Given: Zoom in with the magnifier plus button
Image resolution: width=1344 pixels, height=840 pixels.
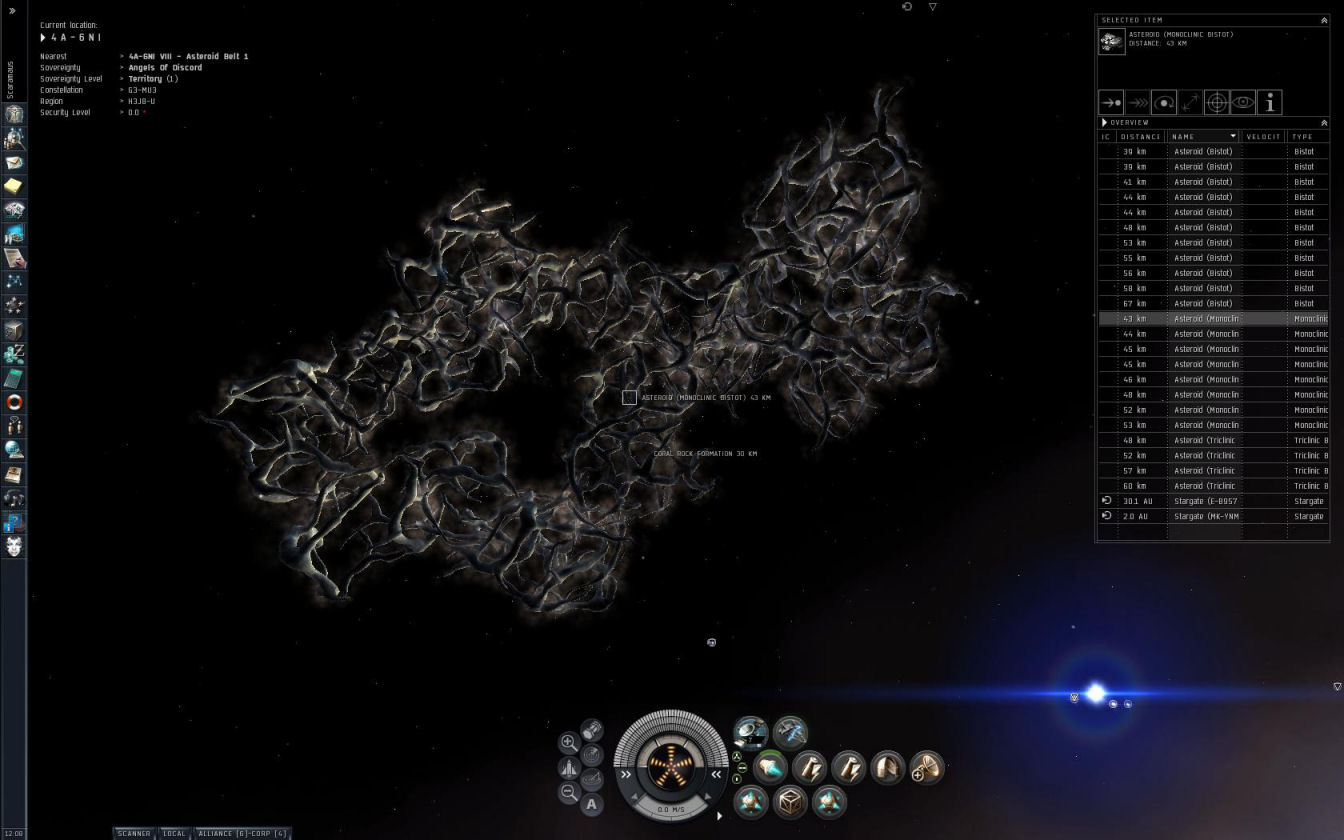Looking at the screenshot, I should tap(569, 742).
